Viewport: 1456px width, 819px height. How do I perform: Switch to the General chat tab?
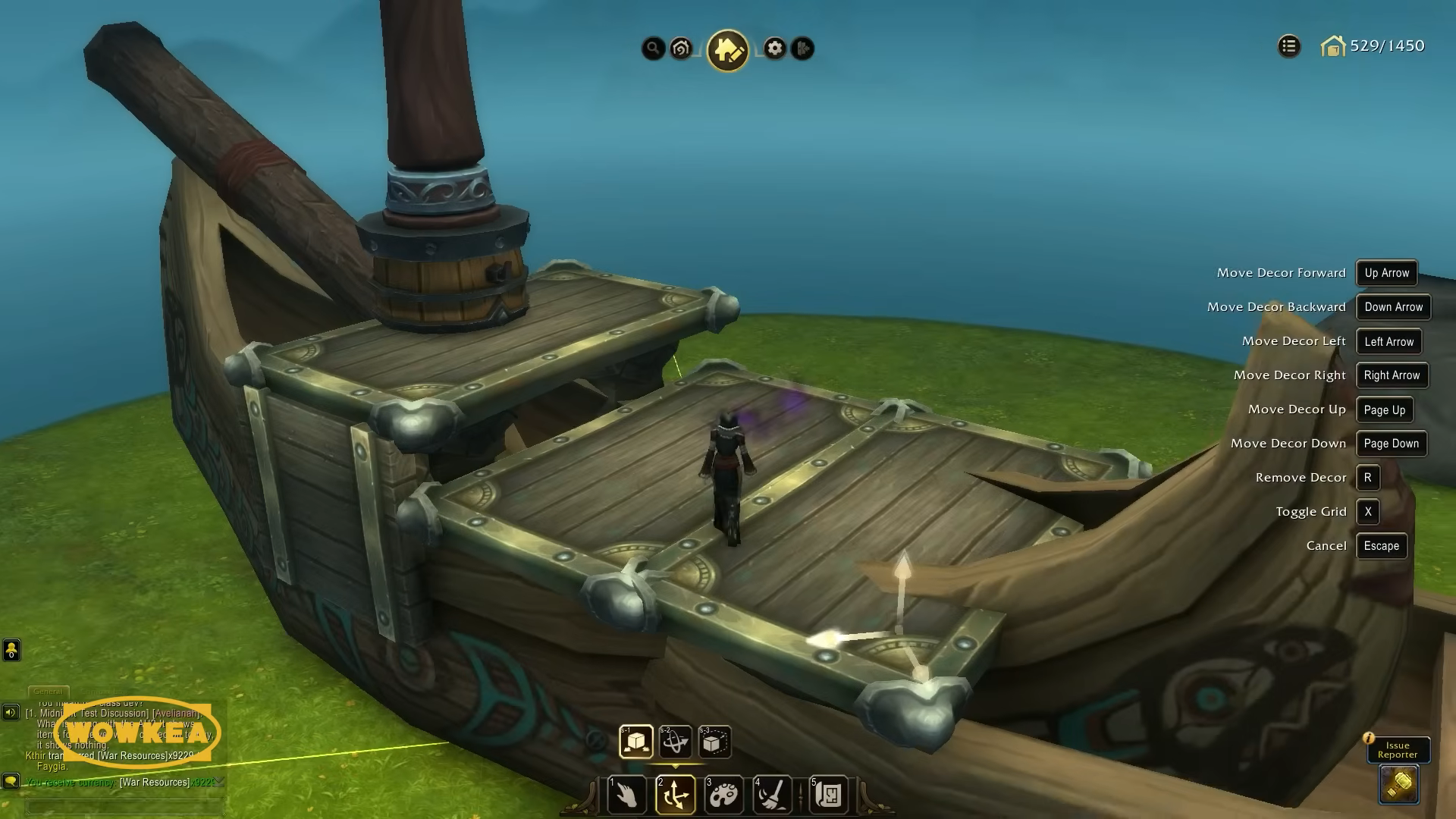coord(48,691)
